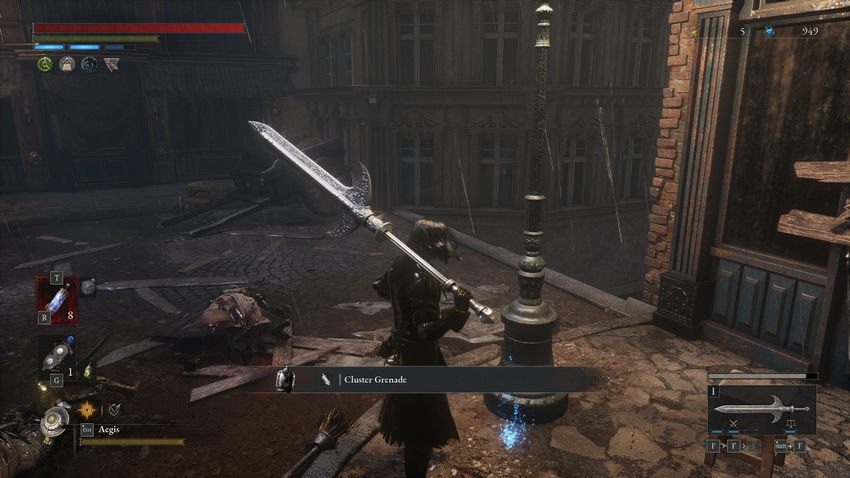Select the equipped halberd weapon slot
850x478 pixels.
tap(762, 408)
